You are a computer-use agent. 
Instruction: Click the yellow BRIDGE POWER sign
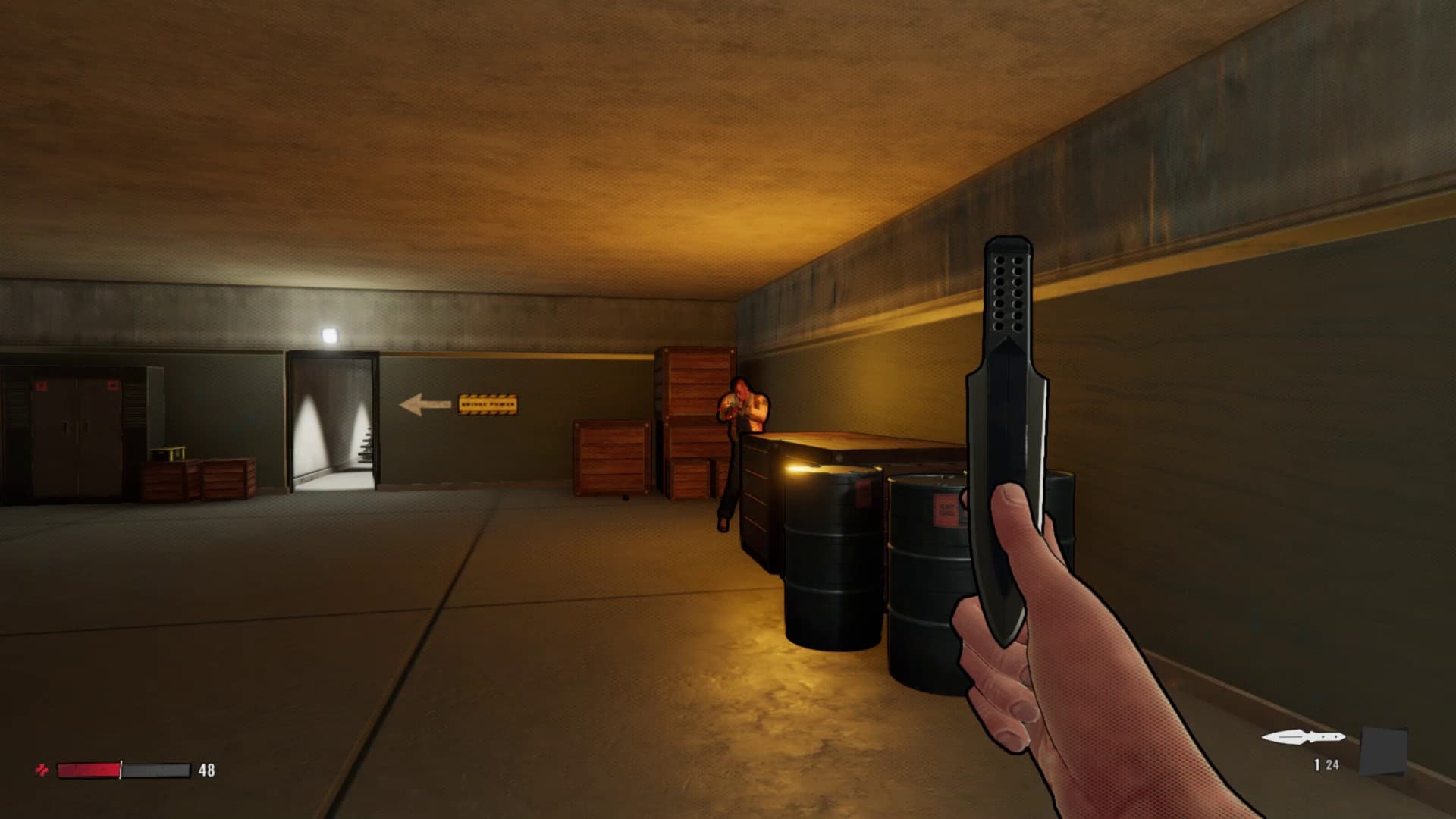click(x=488, y=406)
